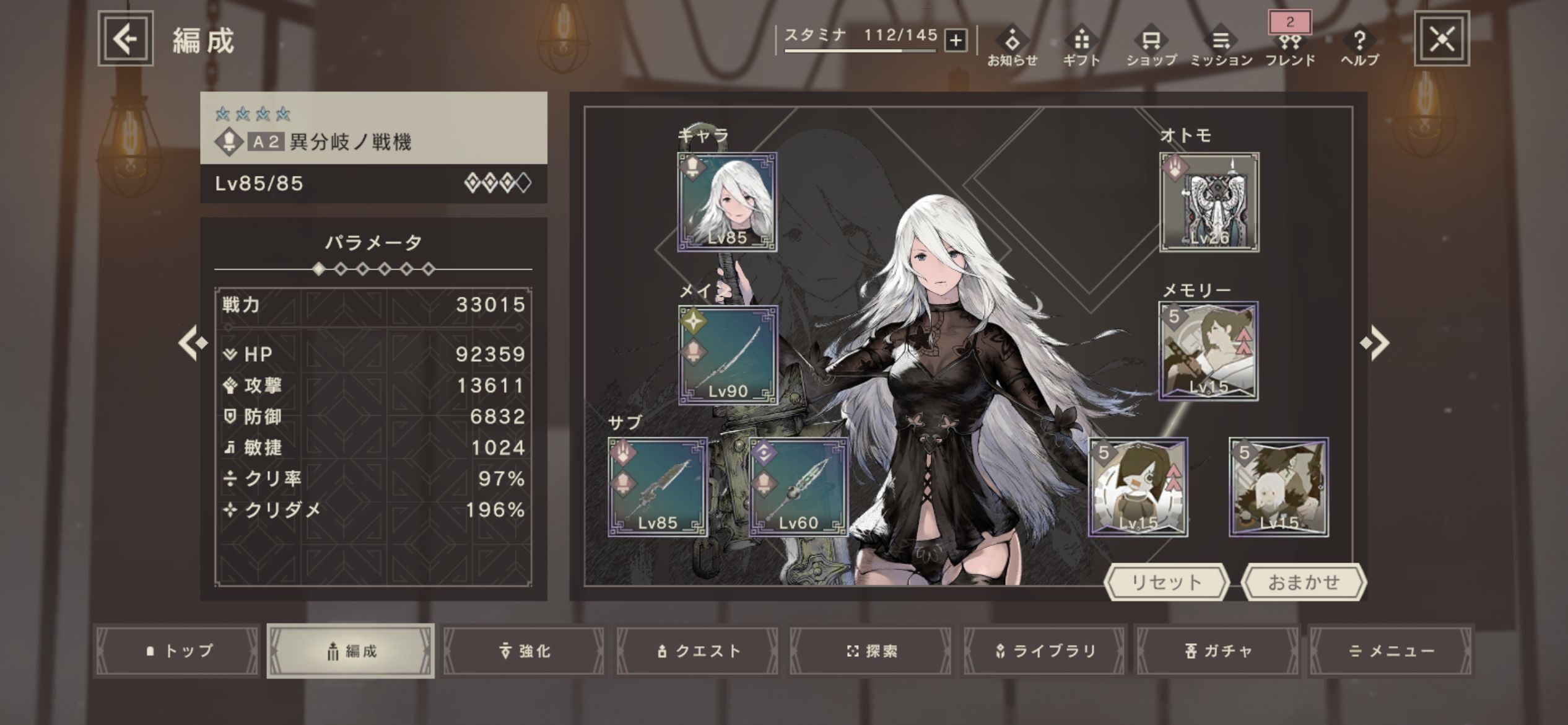Go to the ガチャ gacha tab
Screen dimensions: 1568x725
point(1217,651)
